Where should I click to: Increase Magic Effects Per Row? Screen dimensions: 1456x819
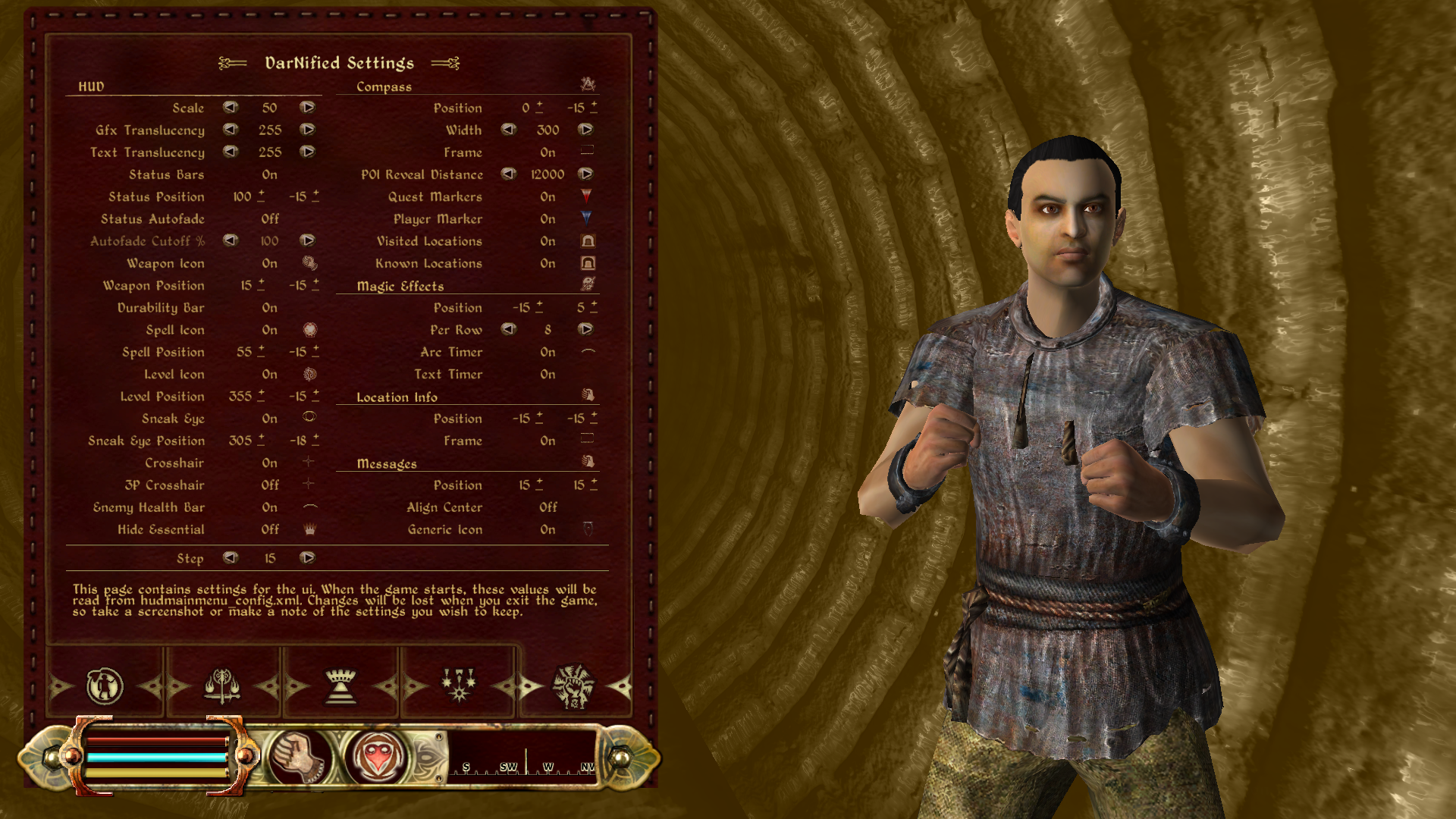585,329
